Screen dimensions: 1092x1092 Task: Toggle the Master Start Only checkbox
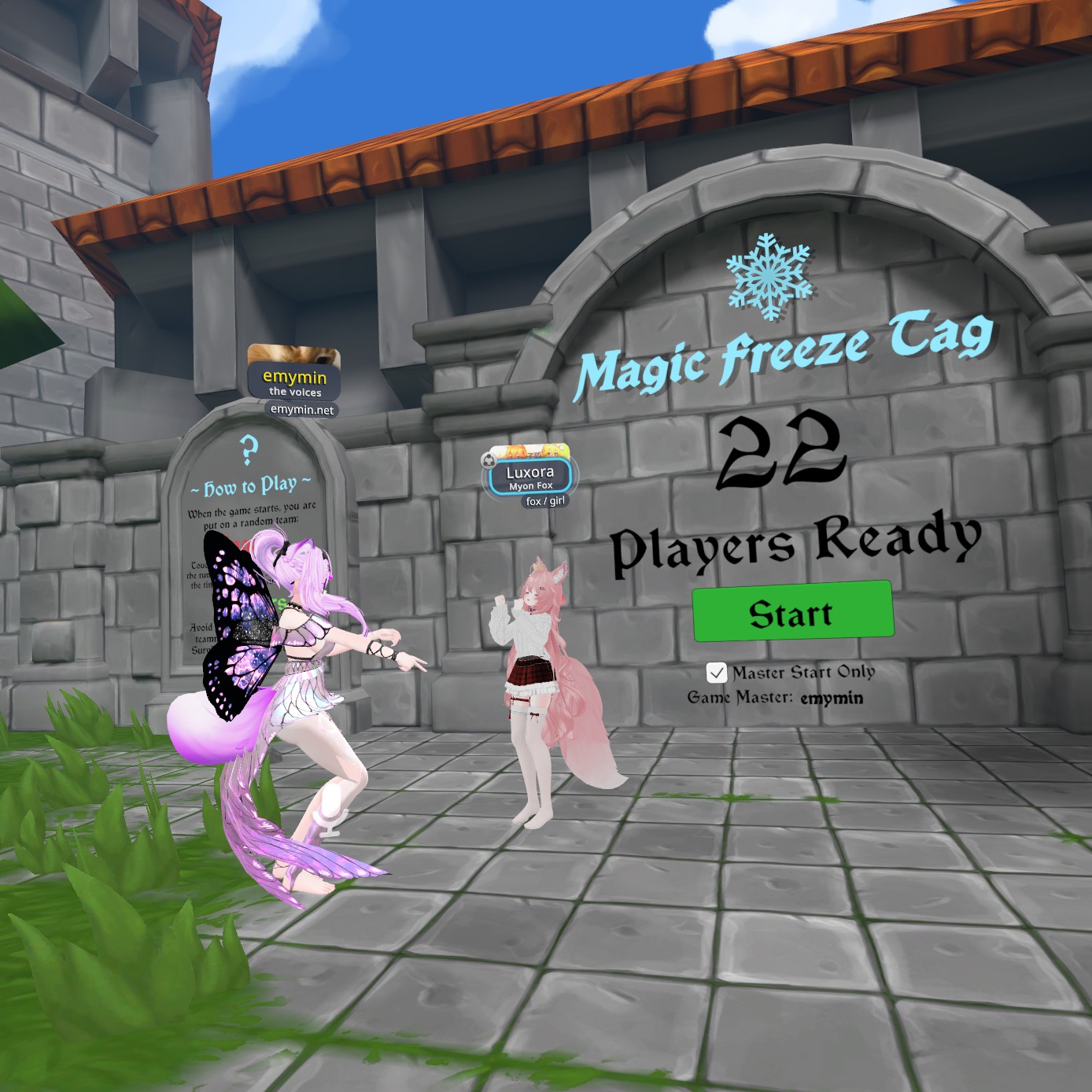tap(716, 673)
